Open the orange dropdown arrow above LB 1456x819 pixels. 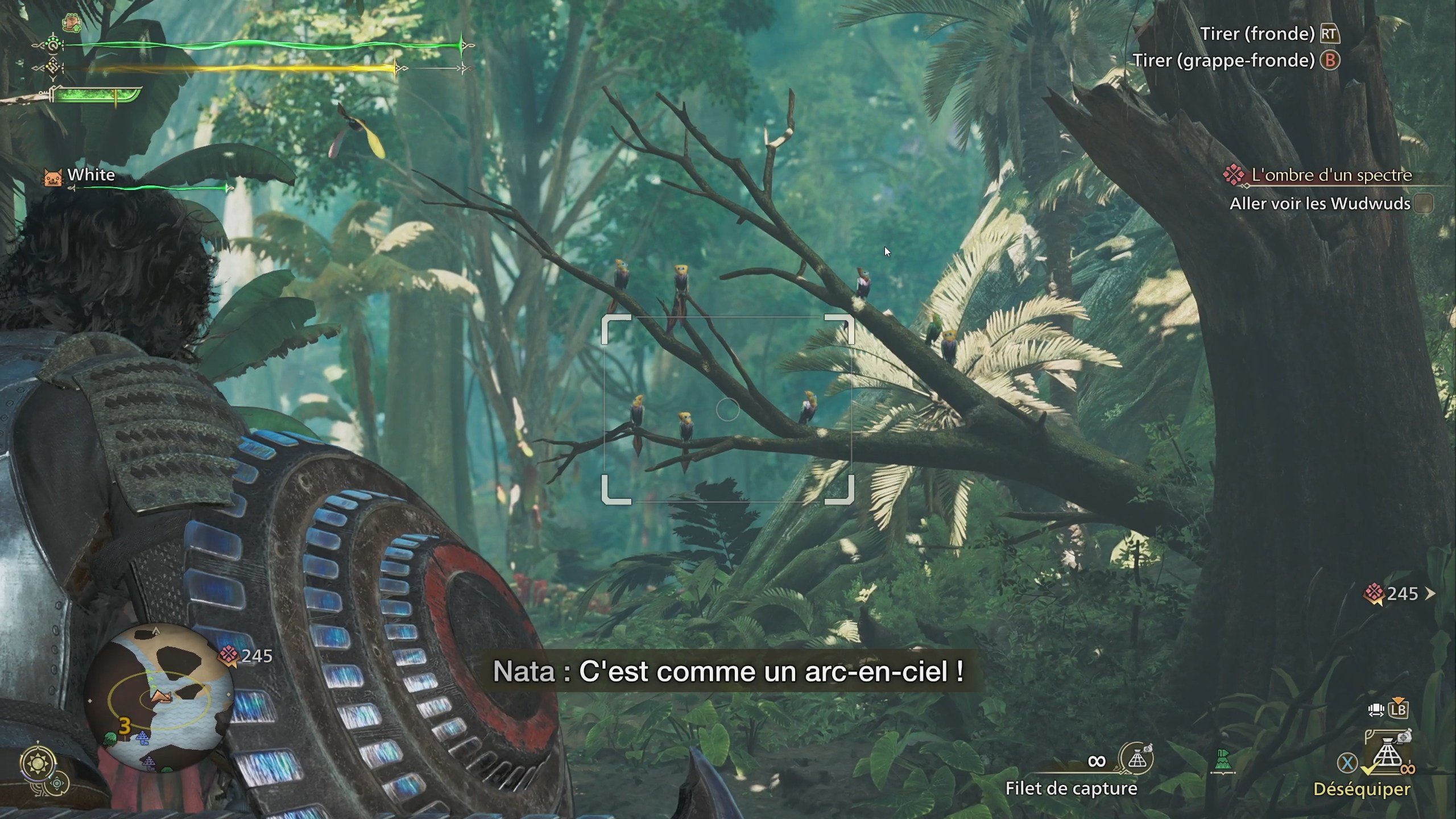[1399, 700]
